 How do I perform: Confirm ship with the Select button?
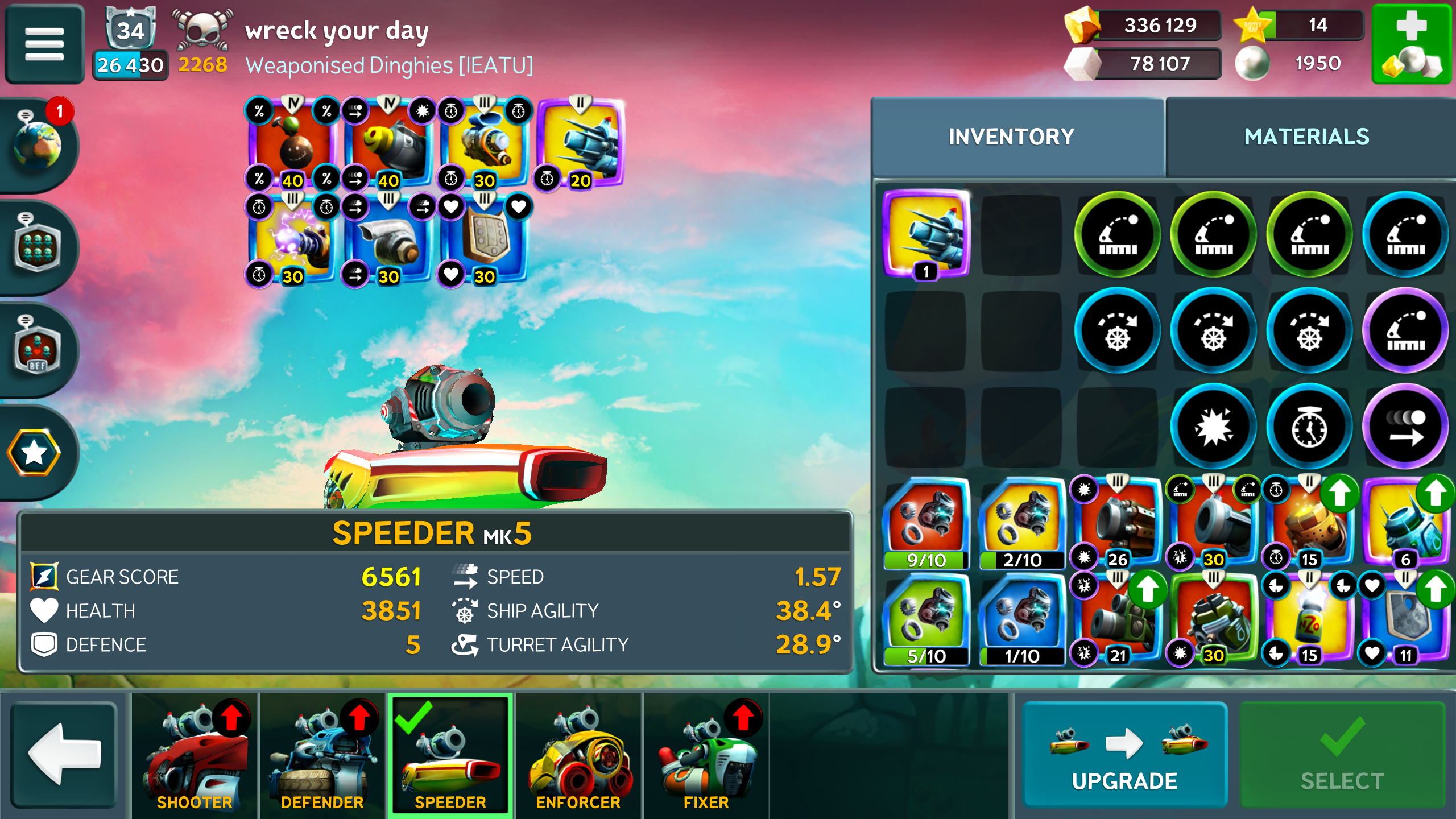[x=1342, y=754]
